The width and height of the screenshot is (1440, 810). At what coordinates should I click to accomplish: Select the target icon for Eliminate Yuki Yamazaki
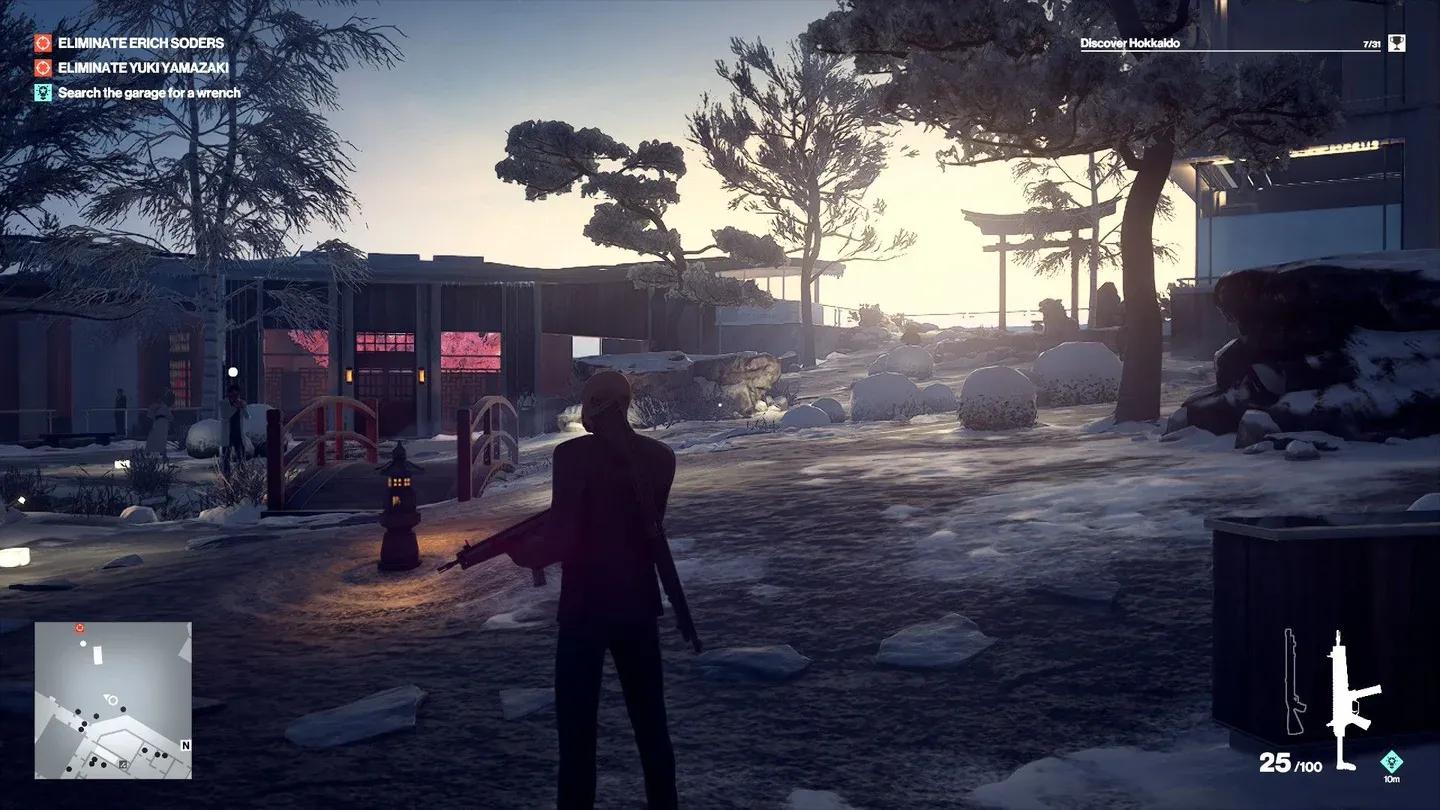pyautogui.click(x=42, y=68)
